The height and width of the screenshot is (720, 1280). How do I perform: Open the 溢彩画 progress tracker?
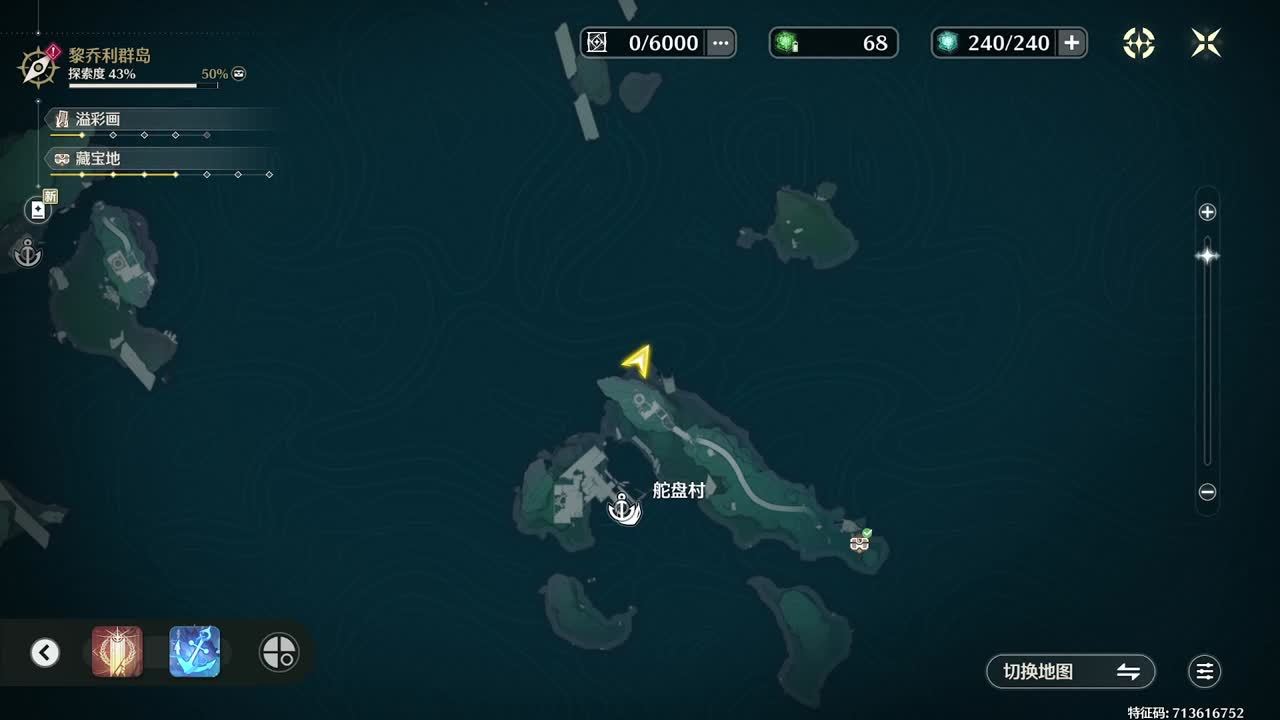[98, 119]
